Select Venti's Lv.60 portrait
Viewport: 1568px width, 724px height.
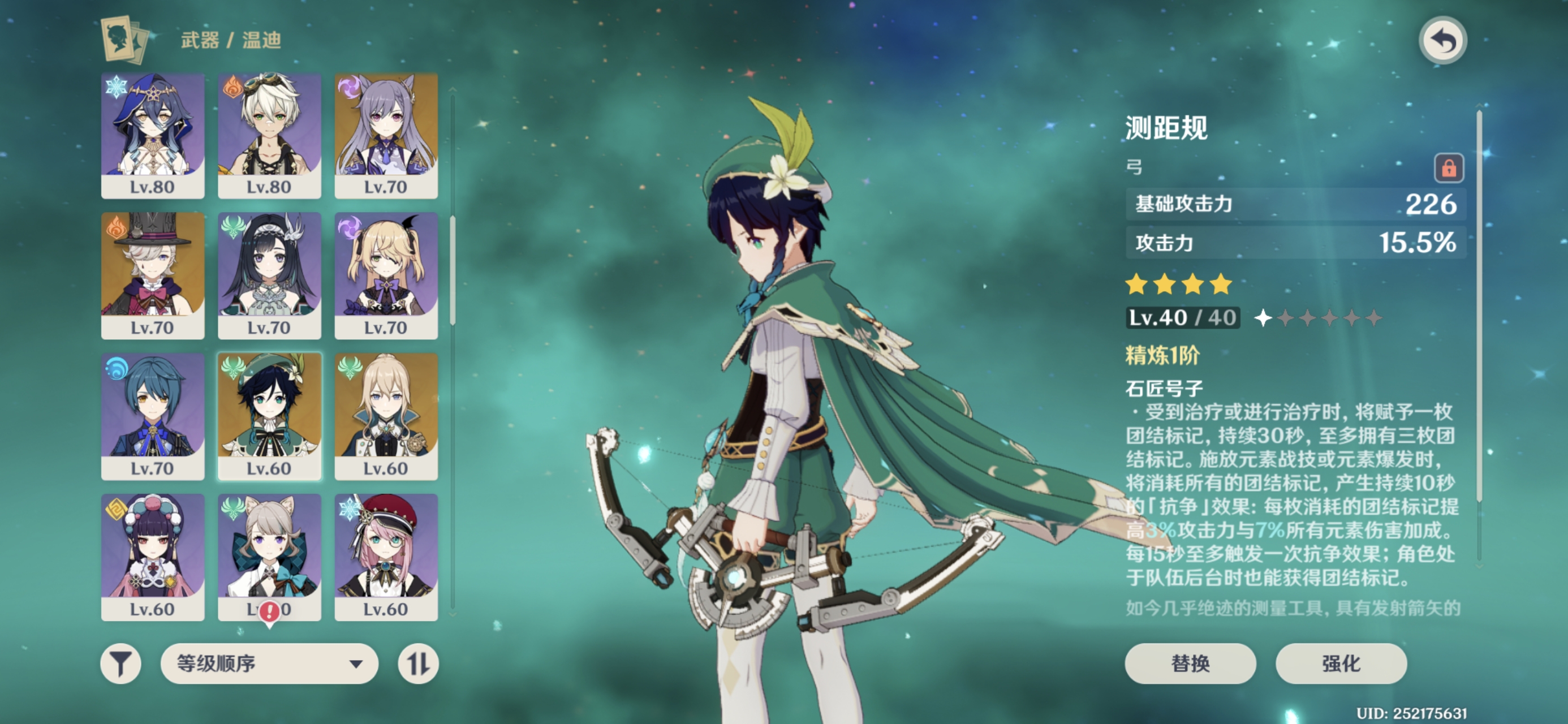coord(269,416)
